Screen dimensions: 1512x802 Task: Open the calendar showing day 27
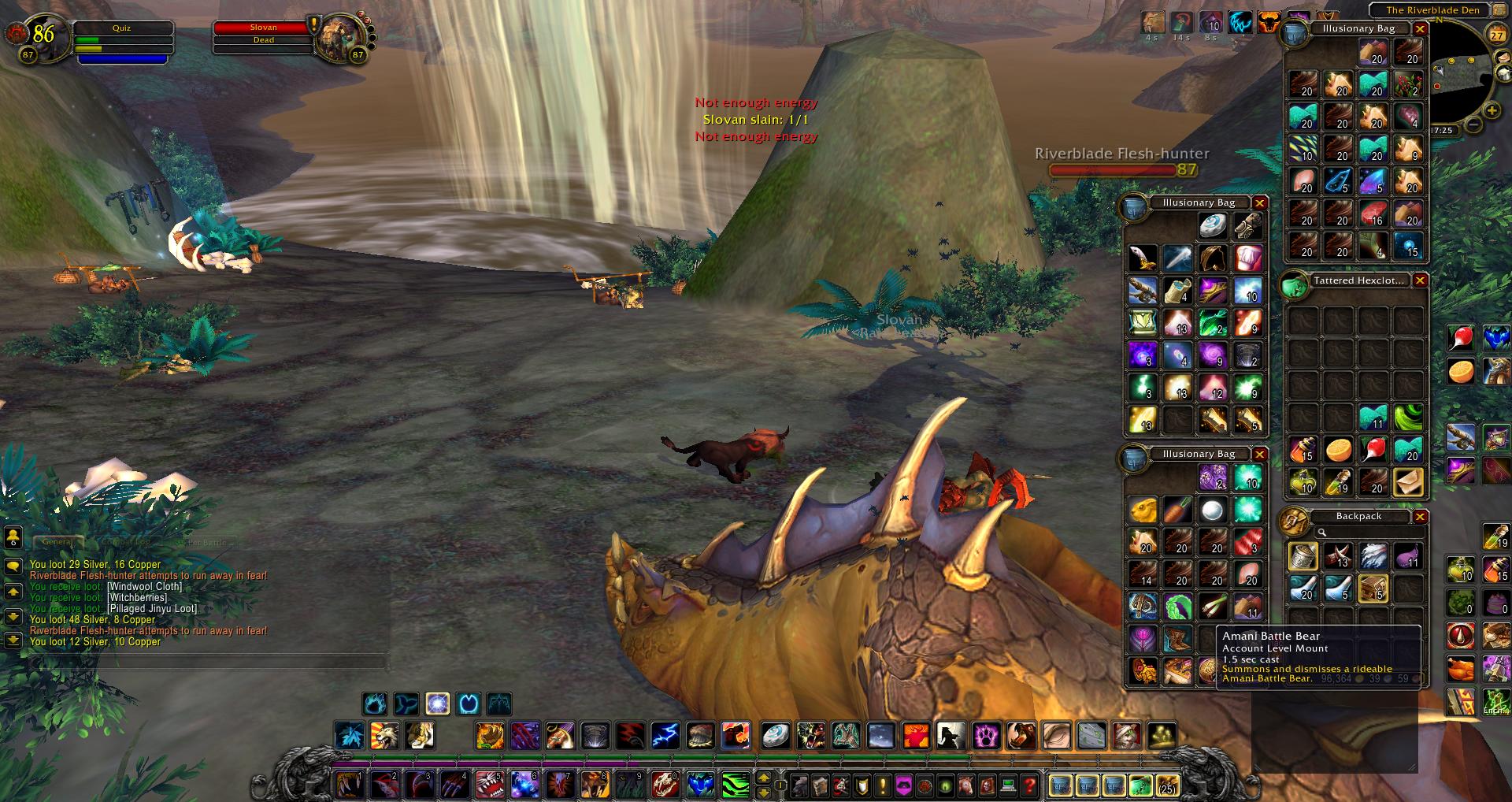[x=1496, y=35]
